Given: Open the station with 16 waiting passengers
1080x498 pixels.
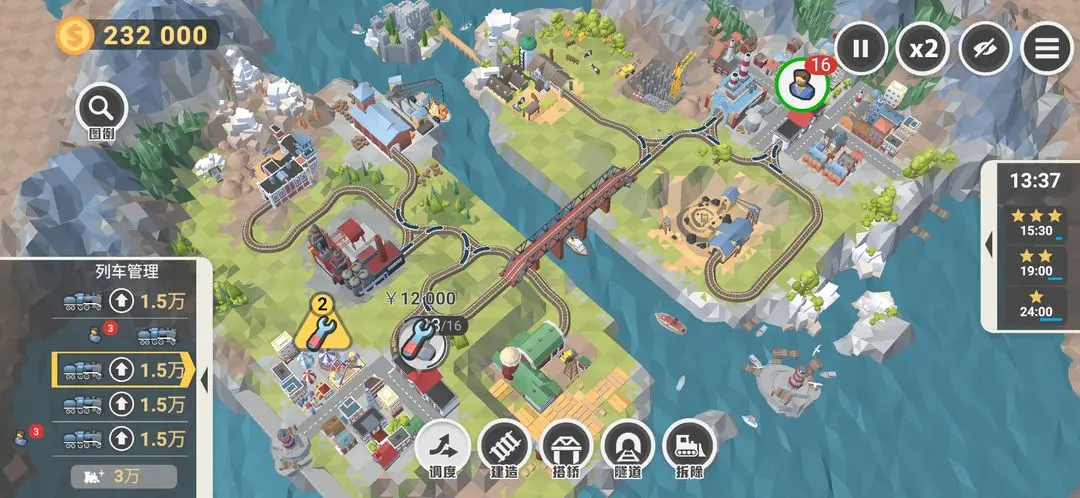Looking at the screenshot, I should (801, 87).
